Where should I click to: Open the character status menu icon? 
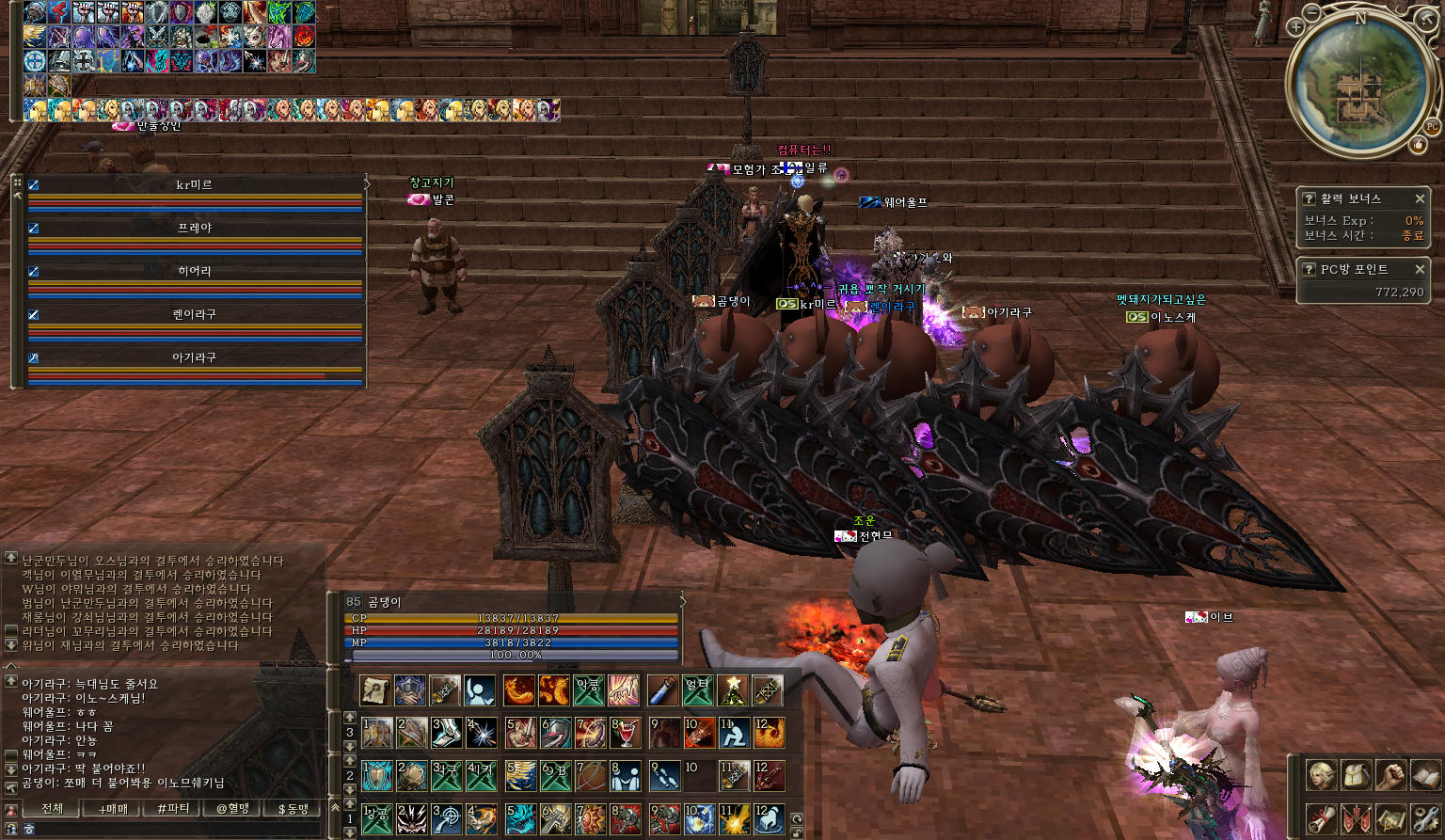1321,775
